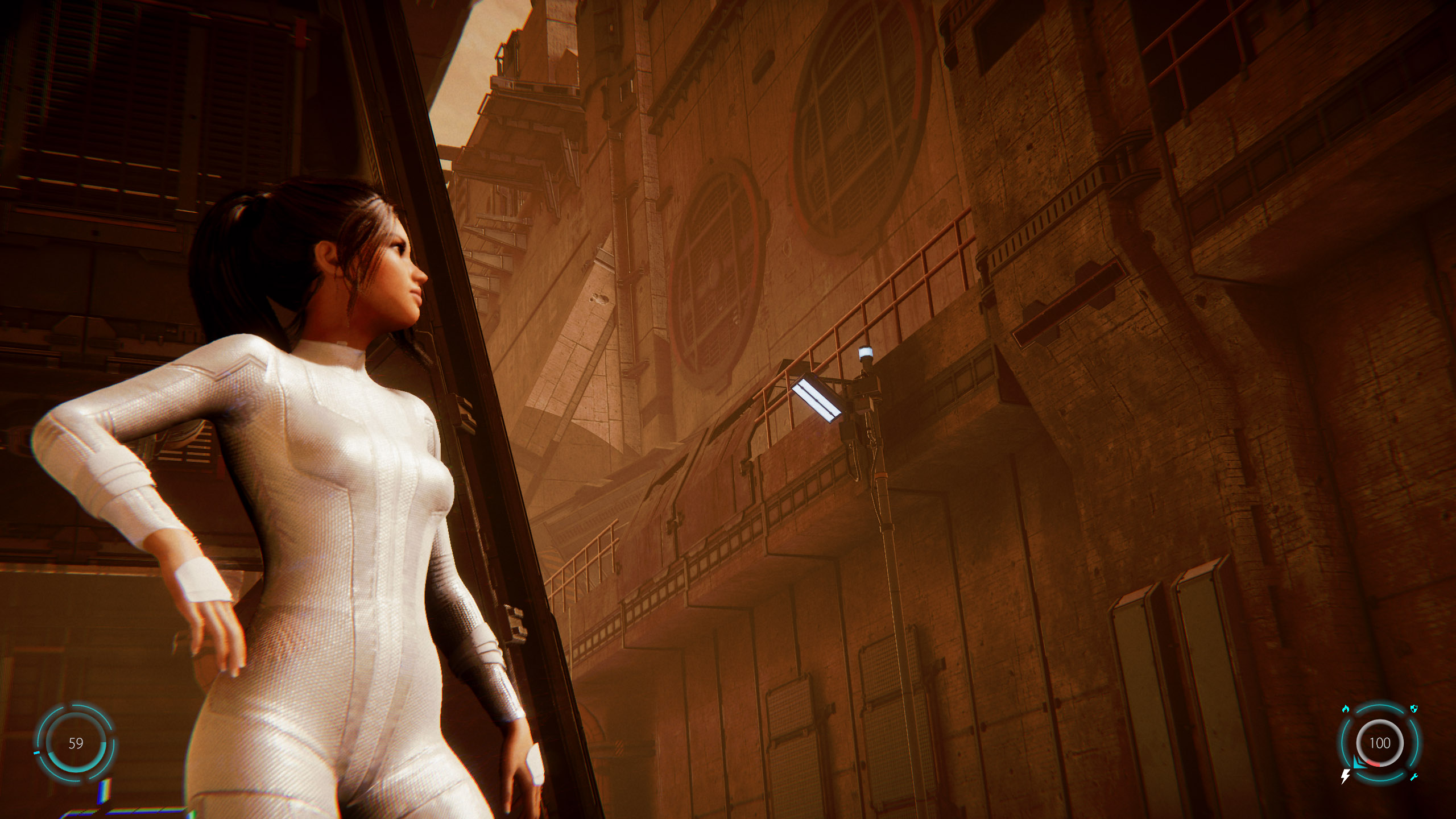Click the wrench icon on the suit dial
The width and height of the screenshot is (1456, 819).
tap(1414, 777)
